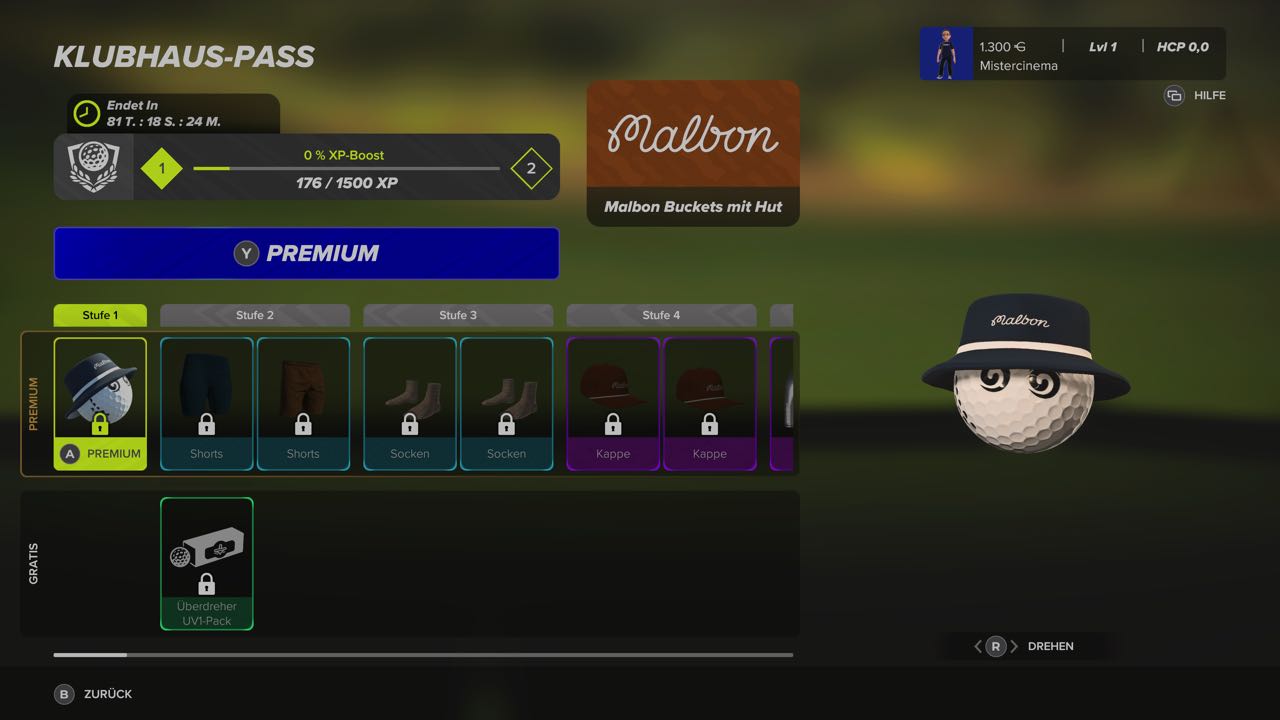The height and width of the screenshot is (720, 1280).
Task: Select the Stufe 1 tab
Action: pos(99,314)
